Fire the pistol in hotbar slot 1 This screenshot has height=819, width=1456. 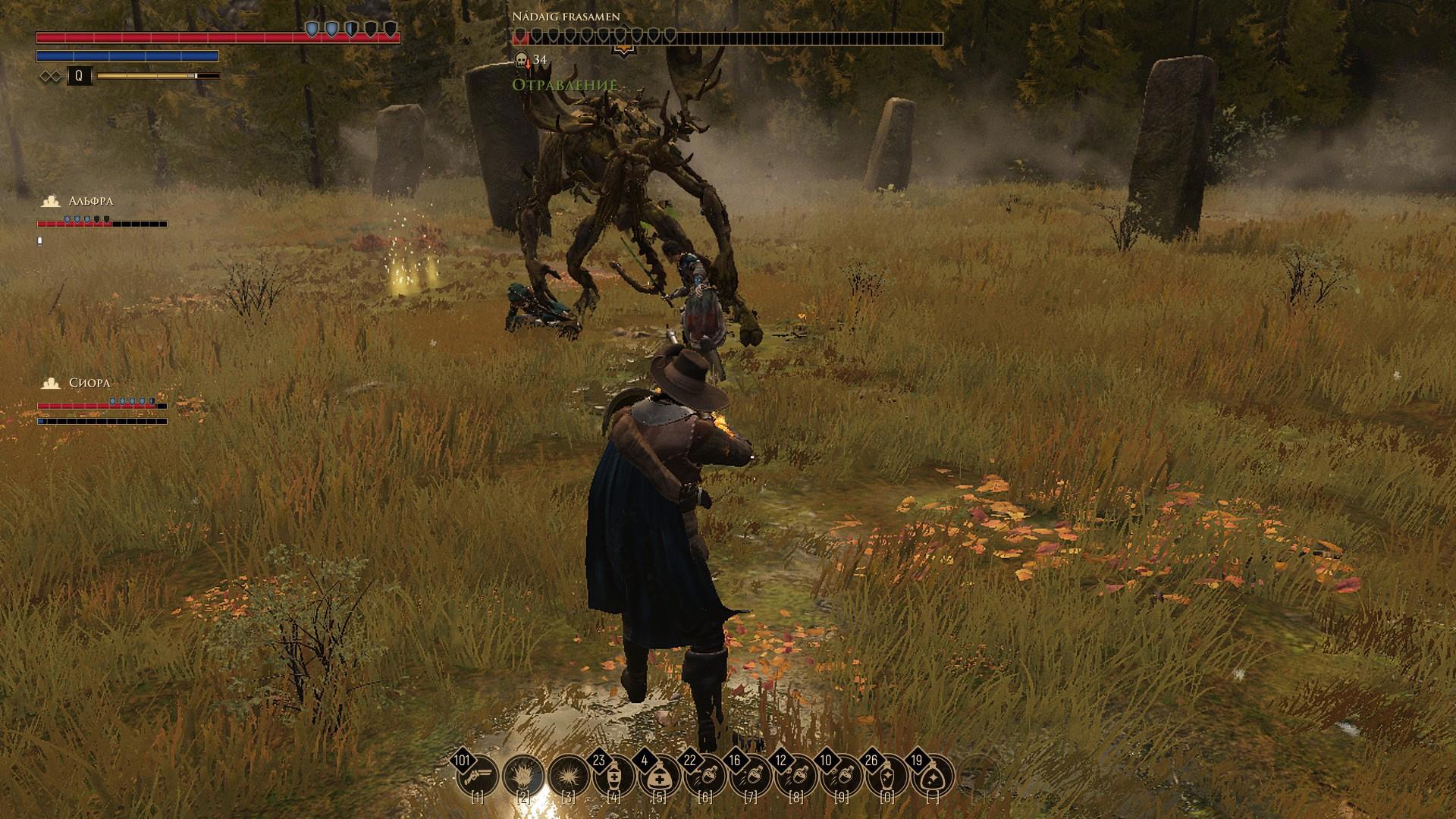click(x=479, y=776)
